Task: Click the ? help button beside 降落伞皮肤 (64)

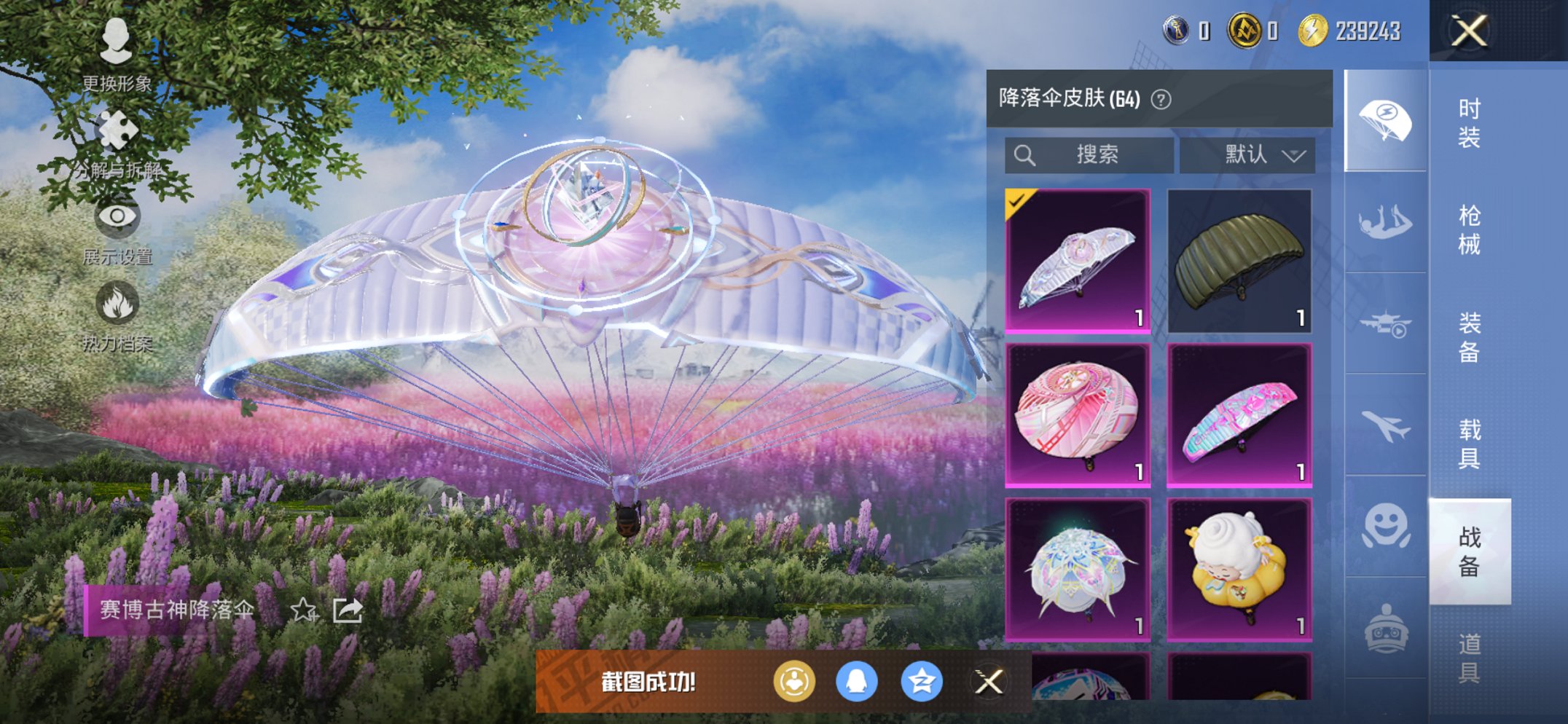Action: tap(1161, 98)
